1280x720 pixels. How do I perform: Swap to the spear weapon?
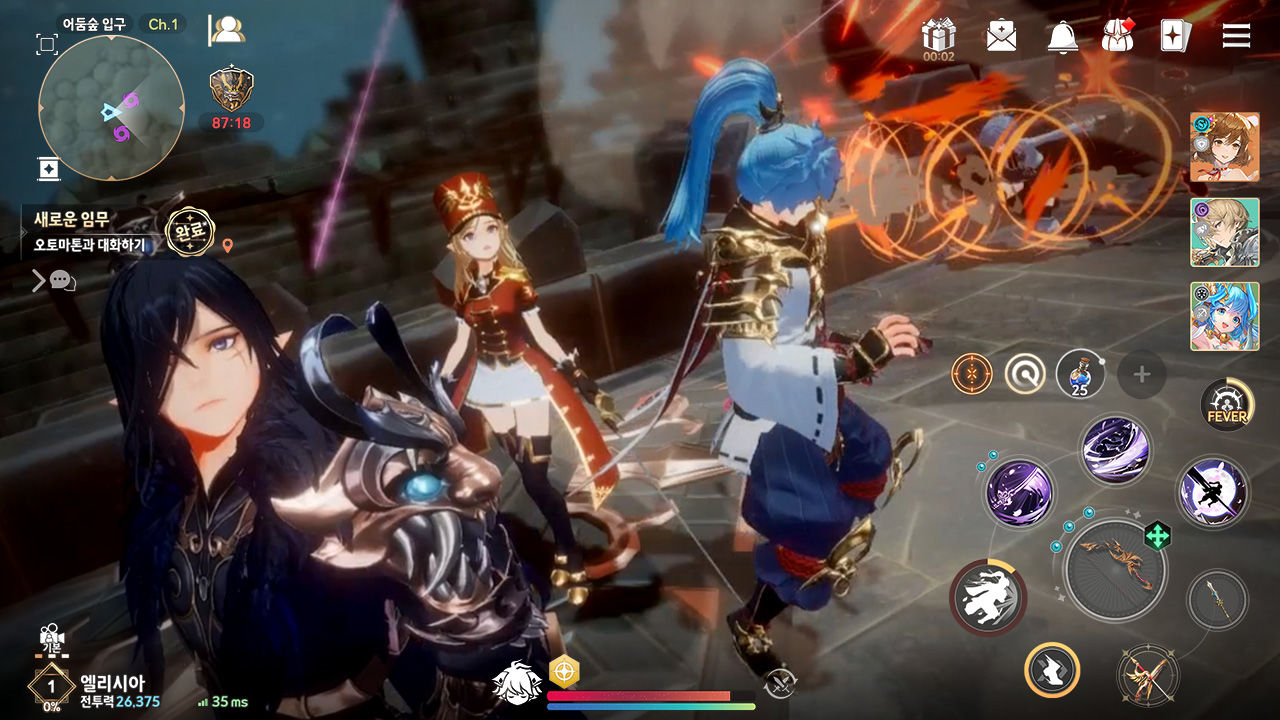[x=1217, y=600]
